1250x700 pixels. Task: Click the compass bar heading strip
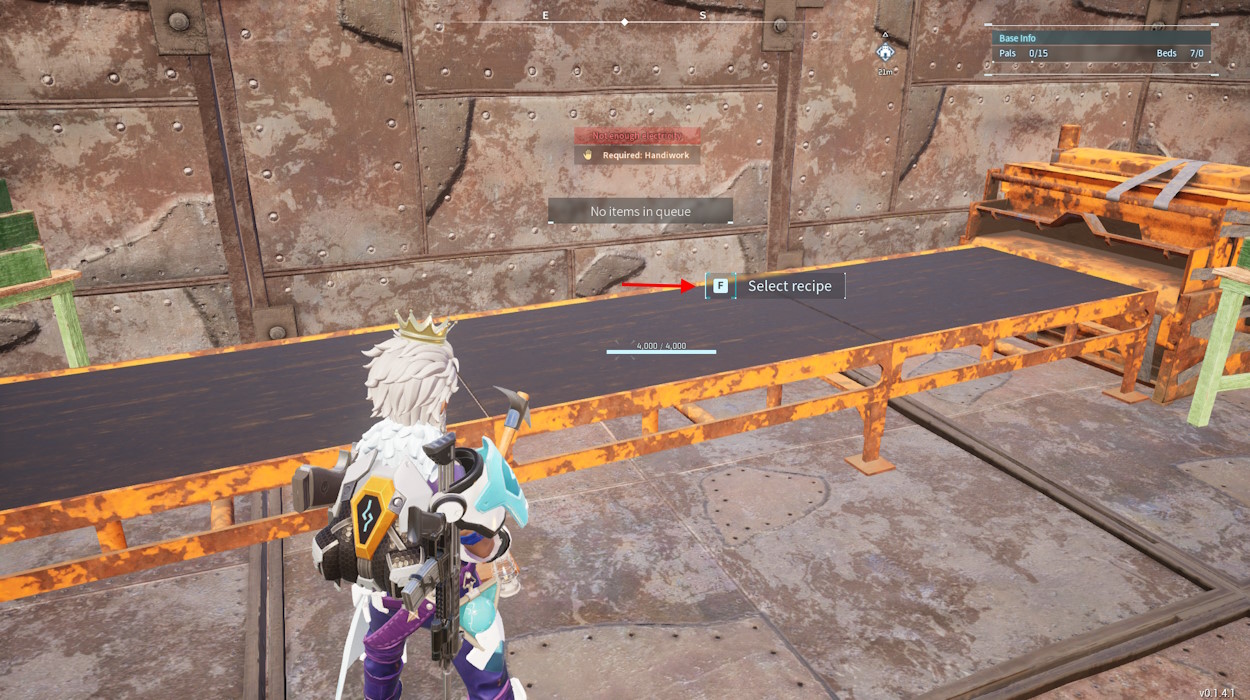624,21
